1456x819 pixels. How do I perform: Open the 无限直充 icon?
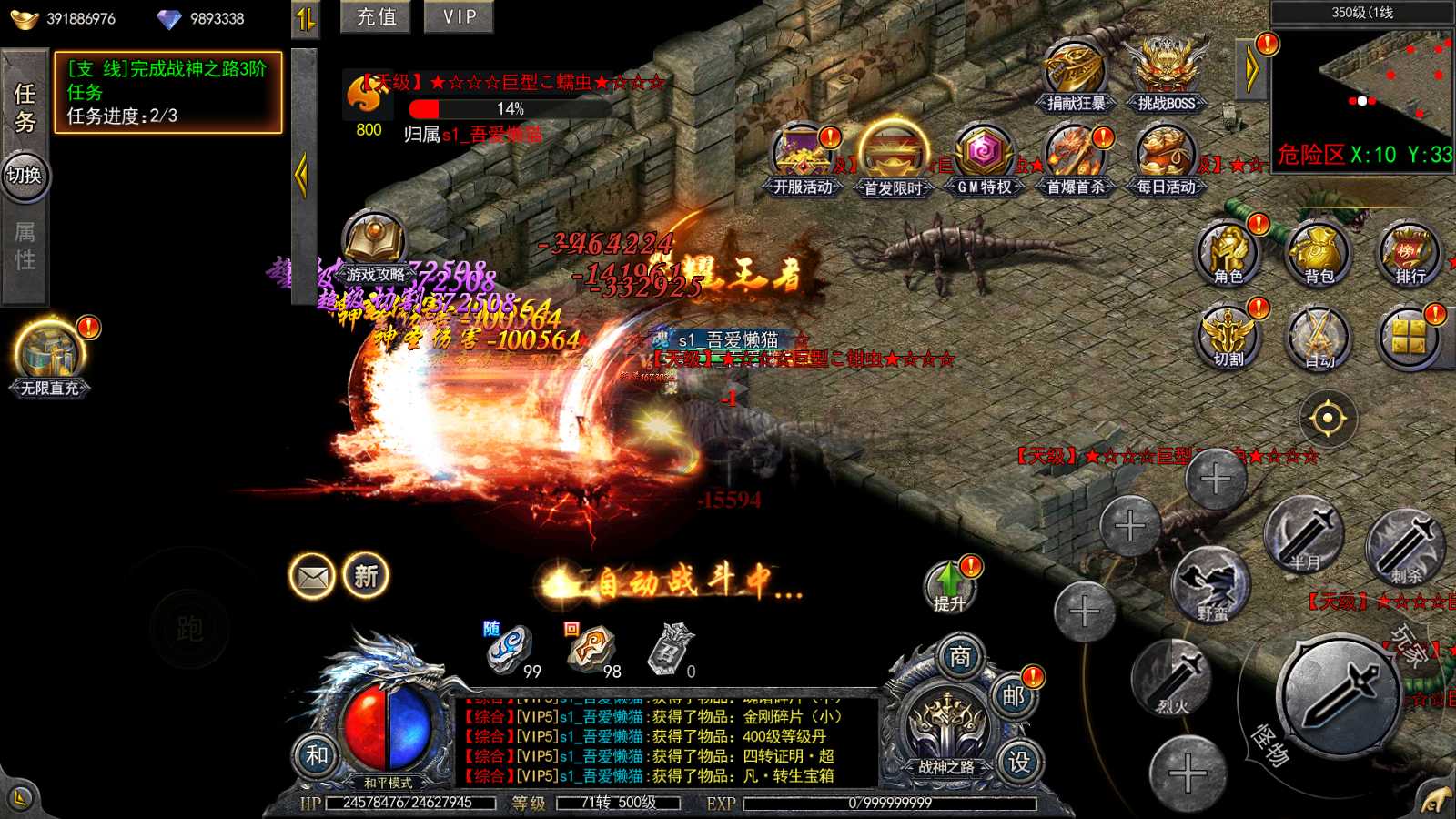pos(50,357)
